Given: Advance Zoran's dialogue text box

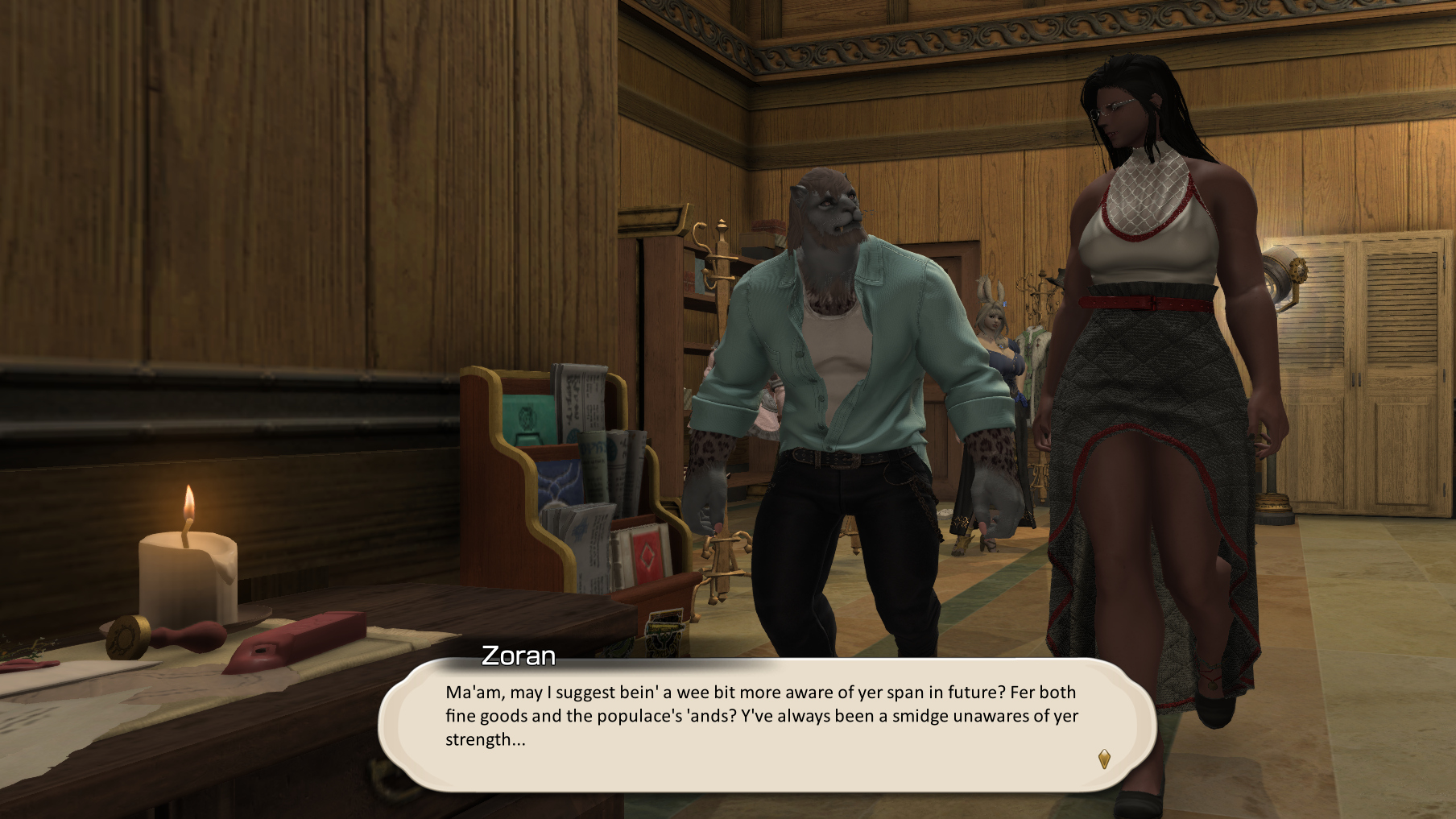Looking at the screenshot, I should coord(765,725).
